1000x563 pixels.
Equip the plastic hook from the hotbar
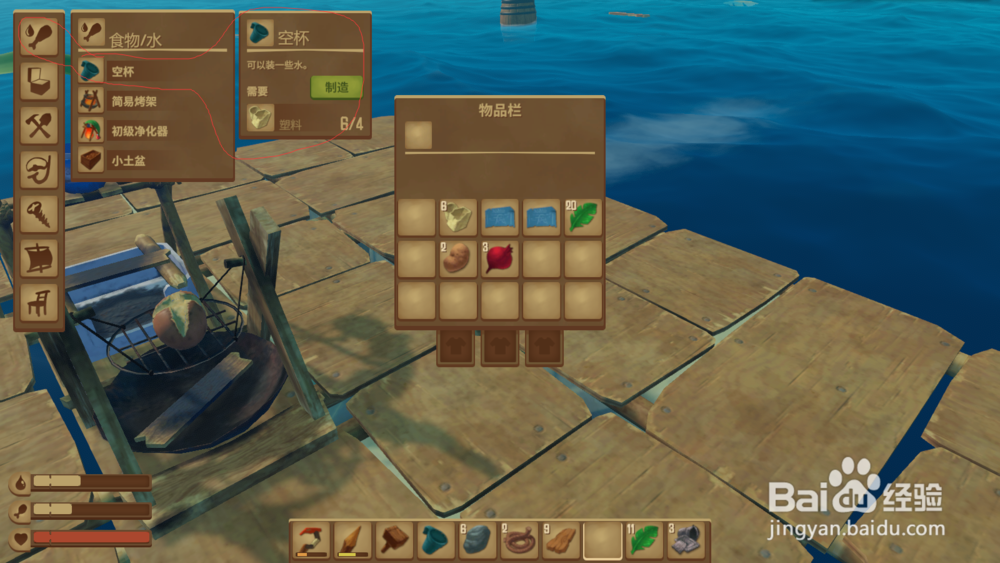tap(312, 540)
